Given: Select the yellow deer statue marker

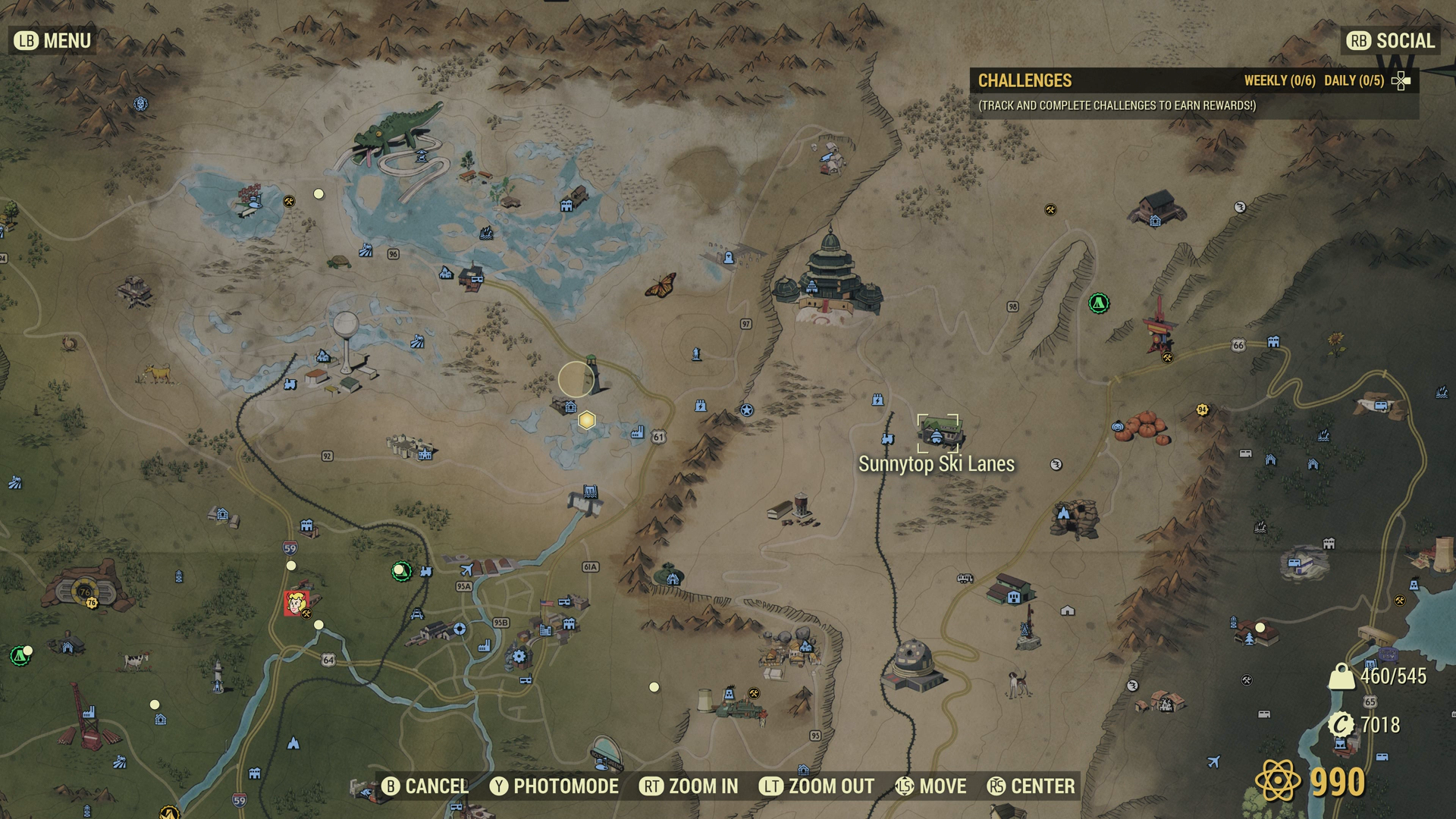Looking at the screenshot, I should click(158, 373).
